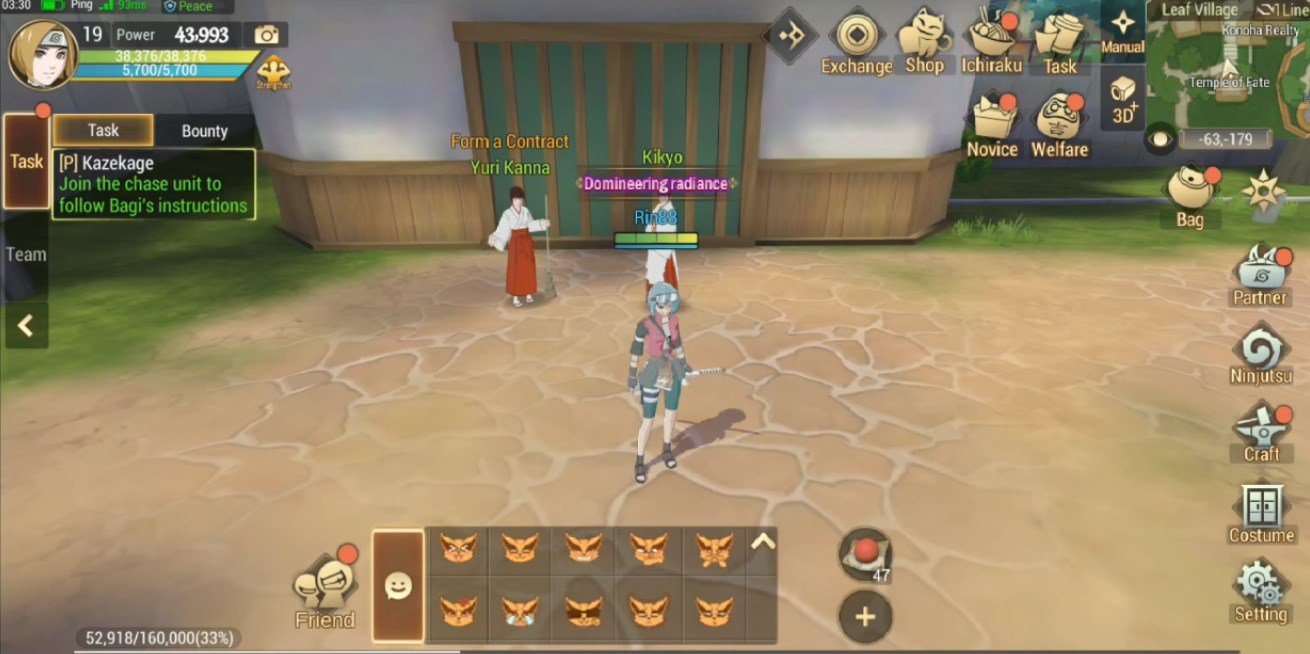Open the Friend list
1310x654 pixels.
tap(325, 593)
